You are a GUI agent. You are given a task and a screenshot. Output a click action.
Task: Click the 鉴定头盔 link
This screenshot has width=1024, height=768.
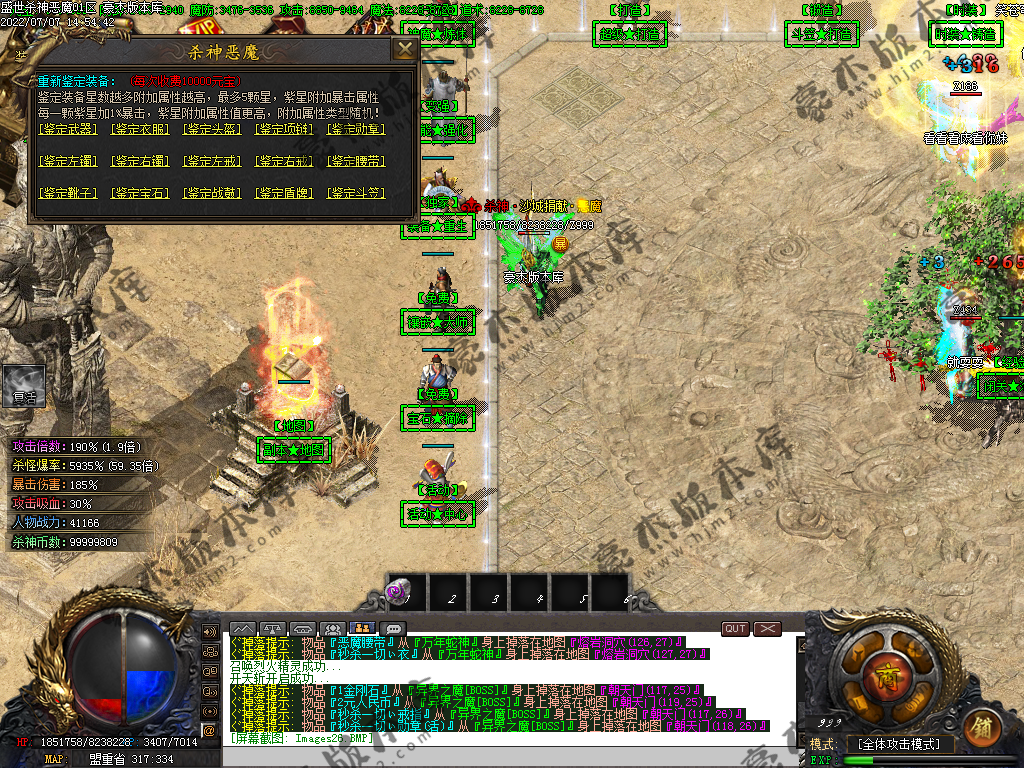(213, 129)
